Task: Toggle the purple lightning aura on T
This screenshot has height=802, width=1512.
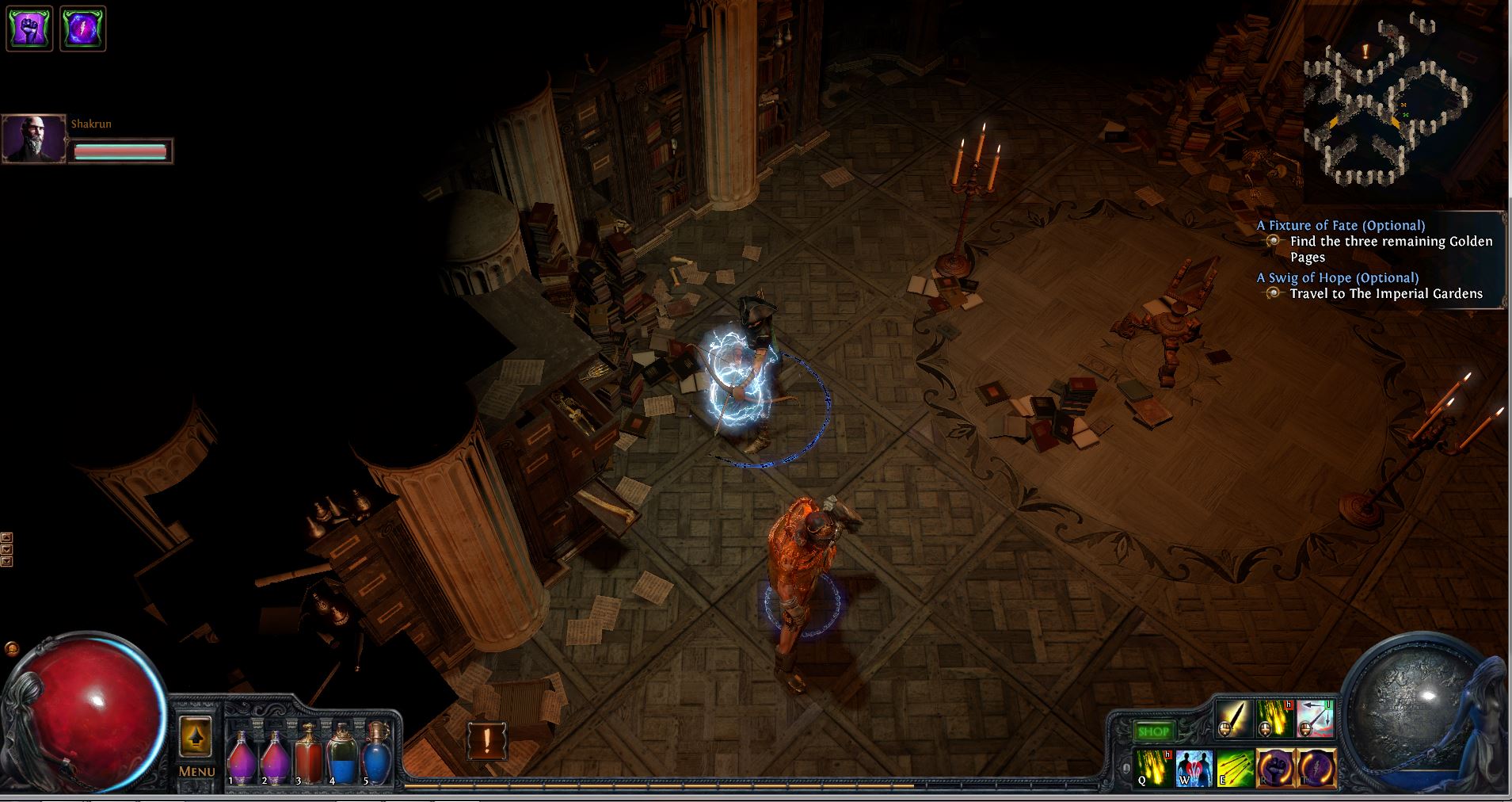Action: (1316, 768)
